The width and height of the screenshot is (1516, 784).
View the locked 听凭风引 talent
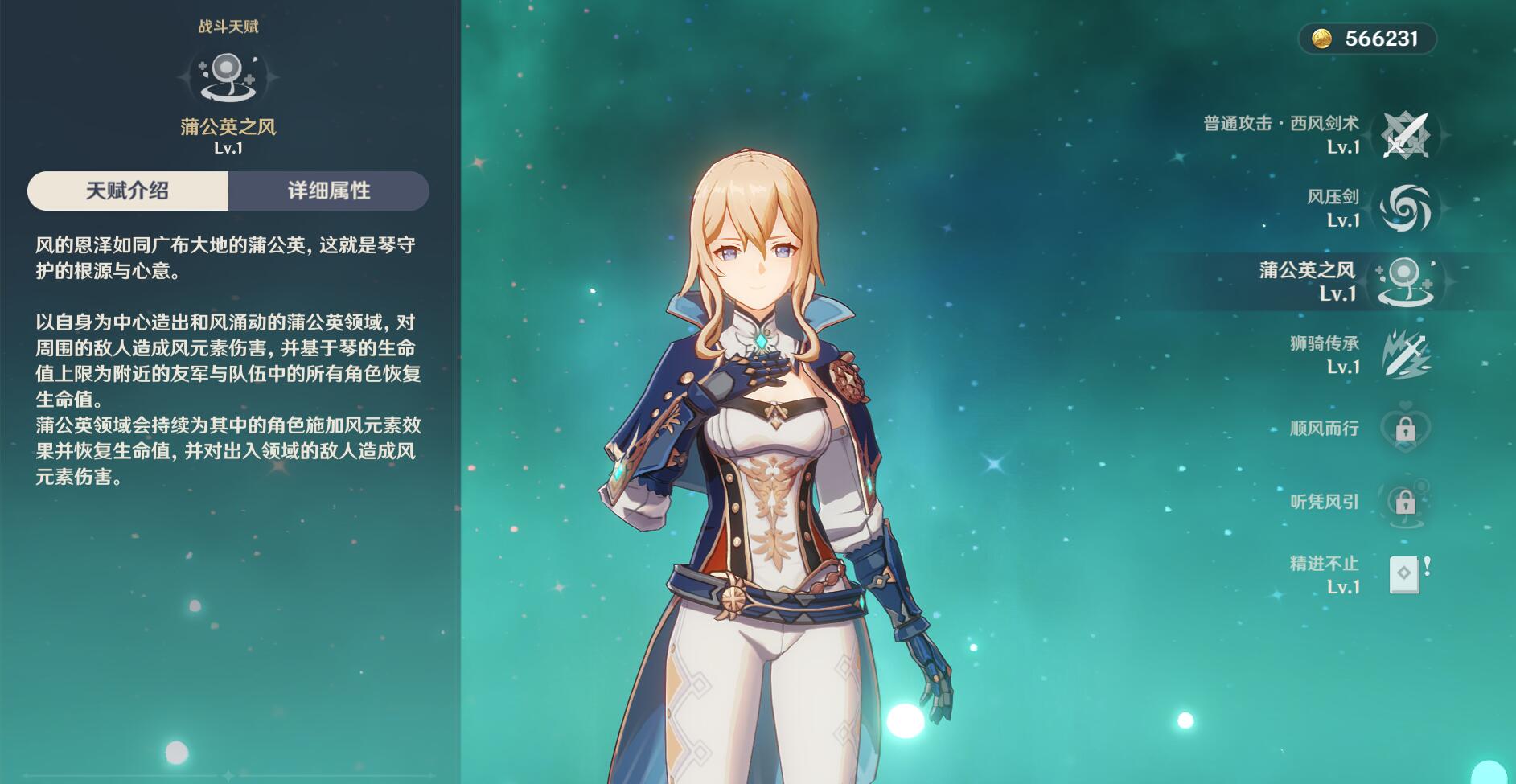coord(1404,502)
